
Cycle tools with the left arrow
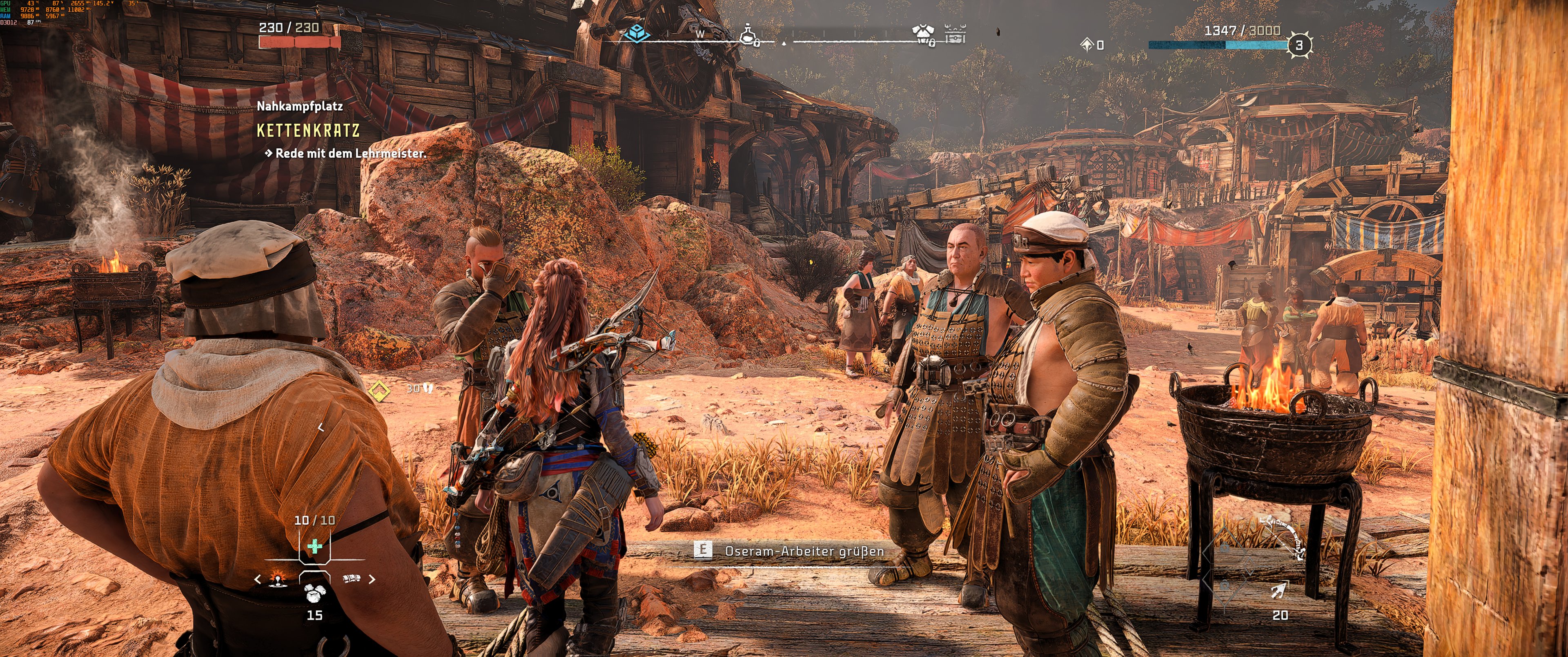(x=258, y=579)
